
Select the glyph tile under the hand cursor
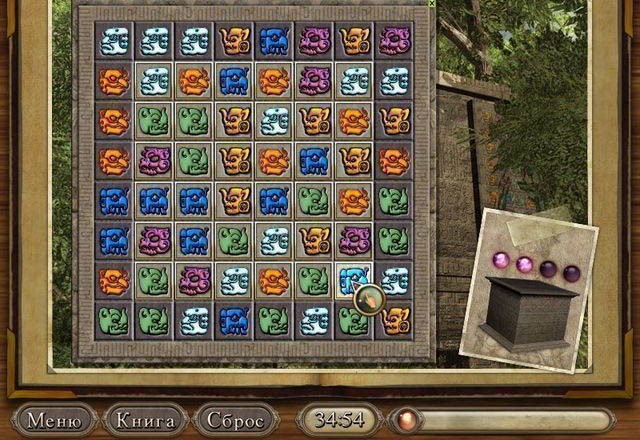click(x=353, y=280)
